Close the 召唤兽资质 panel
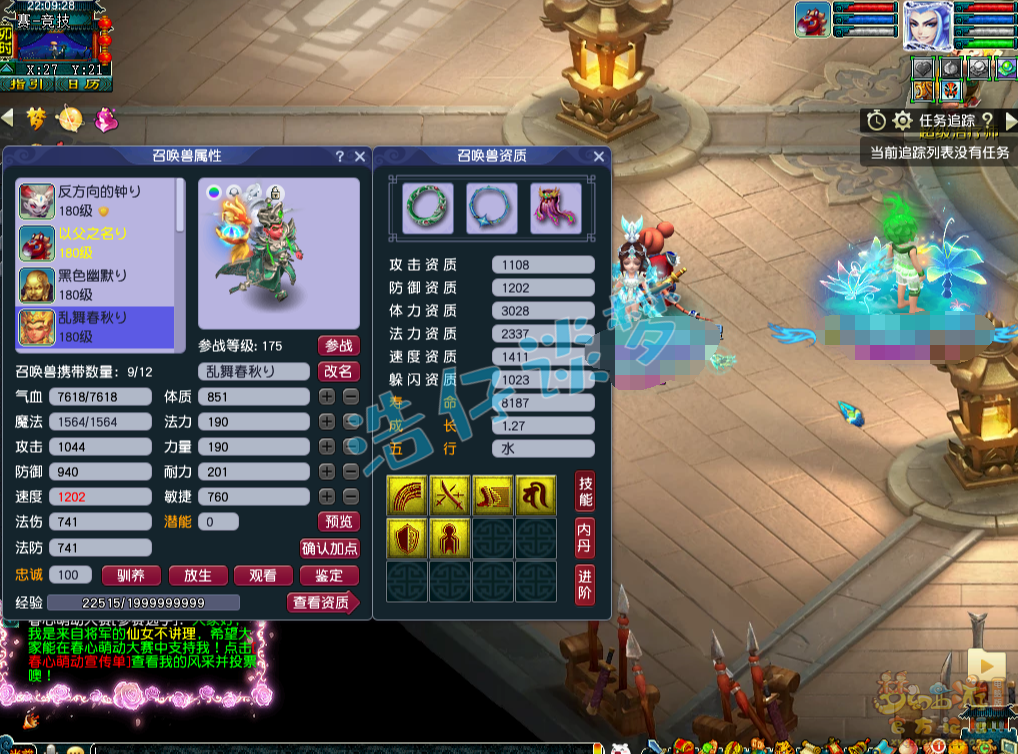The image size is (1018, 754). [599, 156]
